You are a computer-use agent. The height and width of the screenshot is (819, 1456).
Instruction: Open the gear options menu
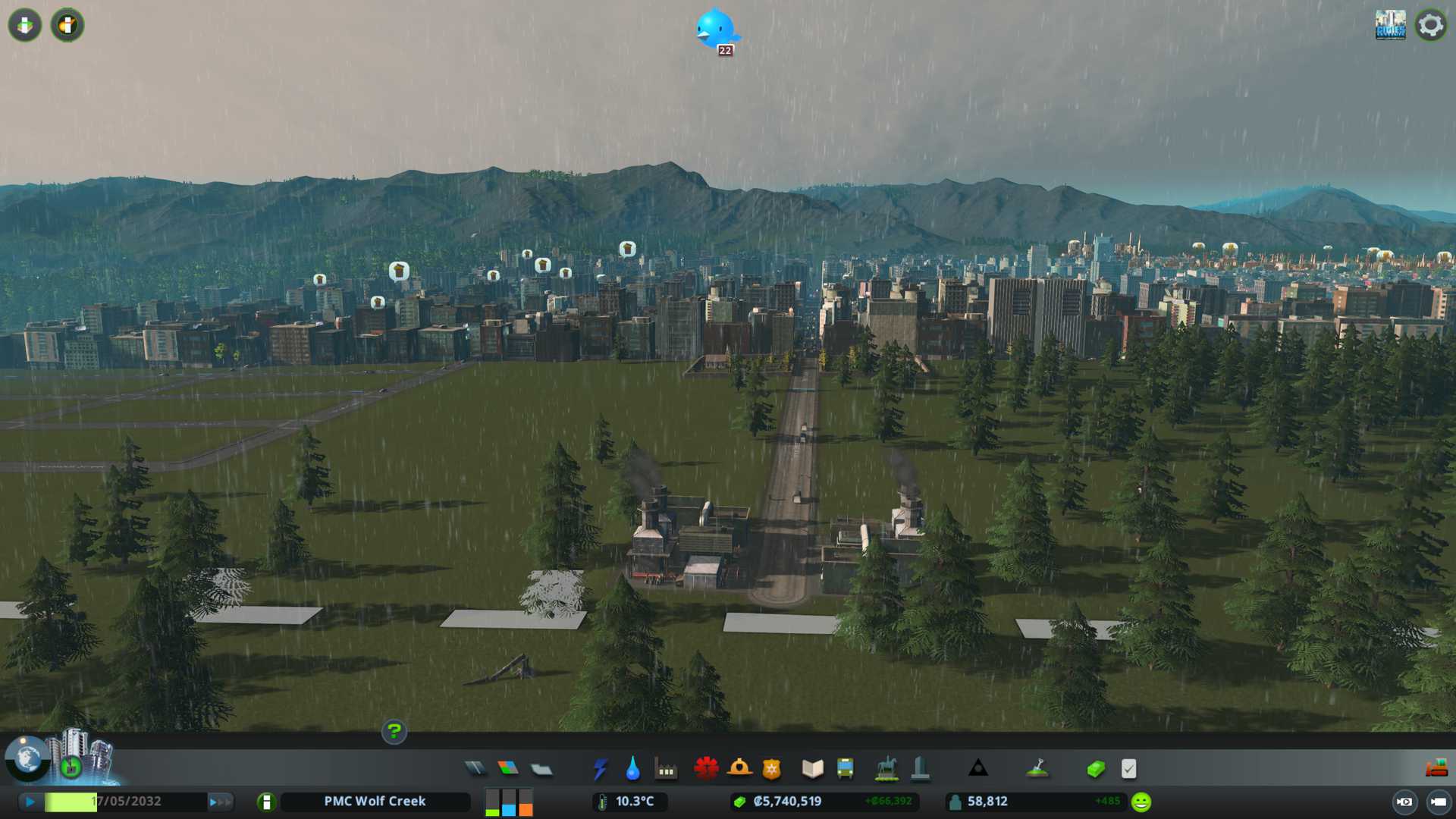1430,25
